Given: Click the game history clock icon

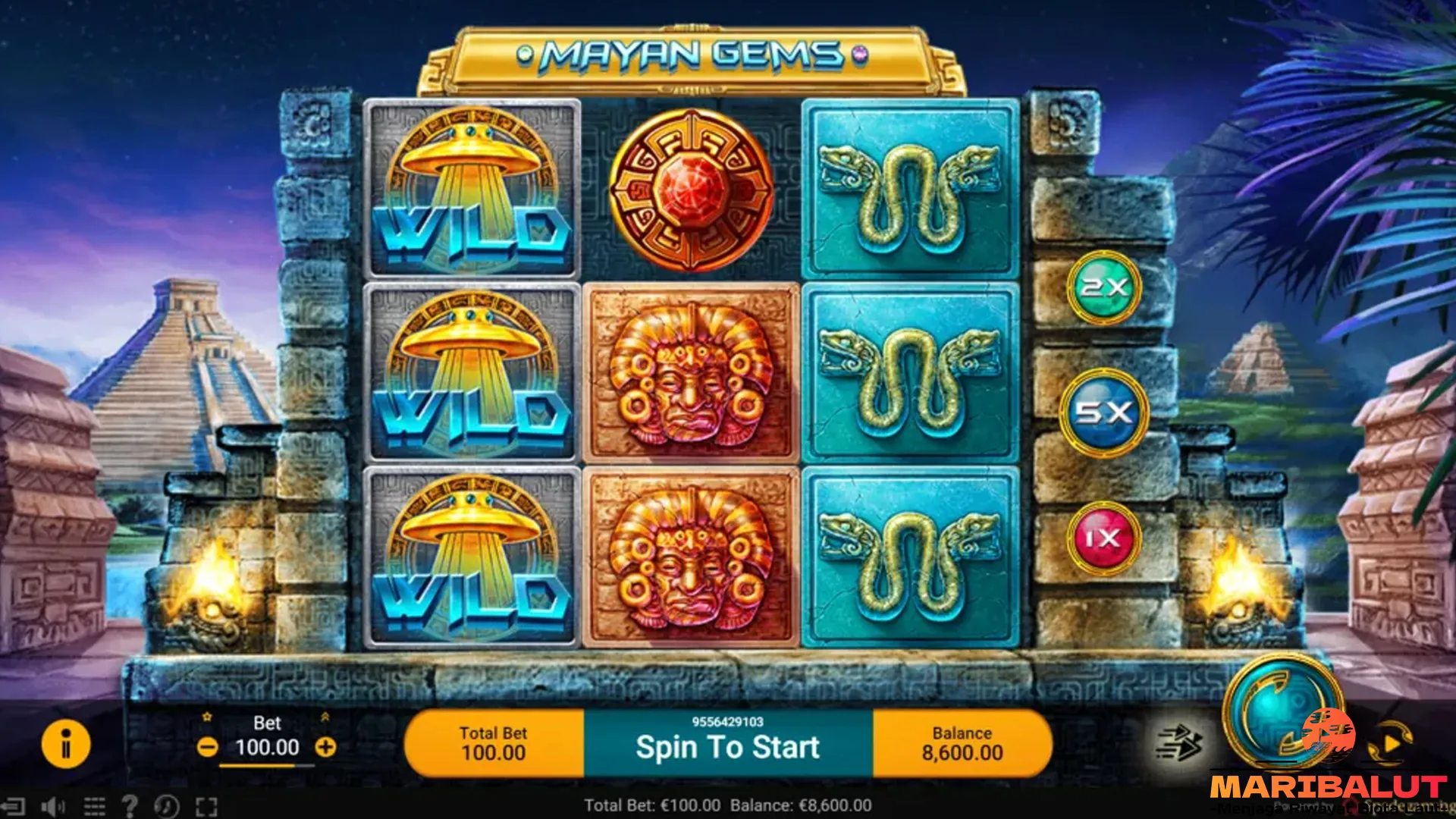Looking at the screenshot, I should (x=166, y=806).
